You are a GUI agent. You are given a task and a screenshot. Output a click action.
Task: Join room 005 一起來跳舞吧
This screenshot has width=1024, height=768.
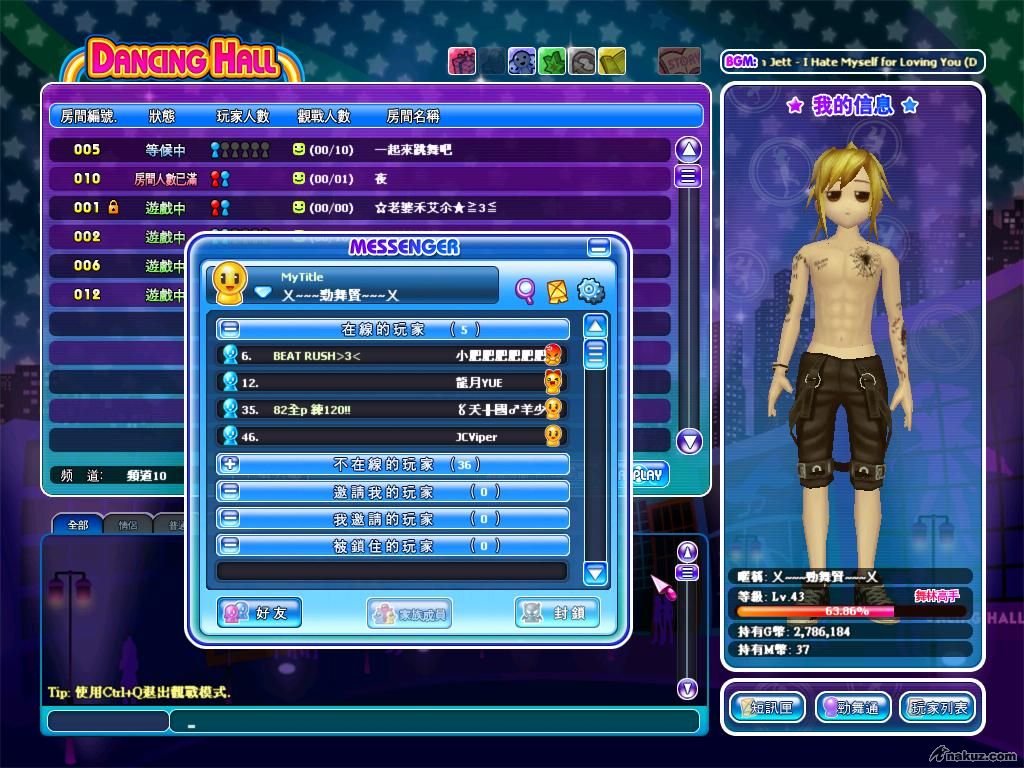pyautogui.click(x=360, y=150)
